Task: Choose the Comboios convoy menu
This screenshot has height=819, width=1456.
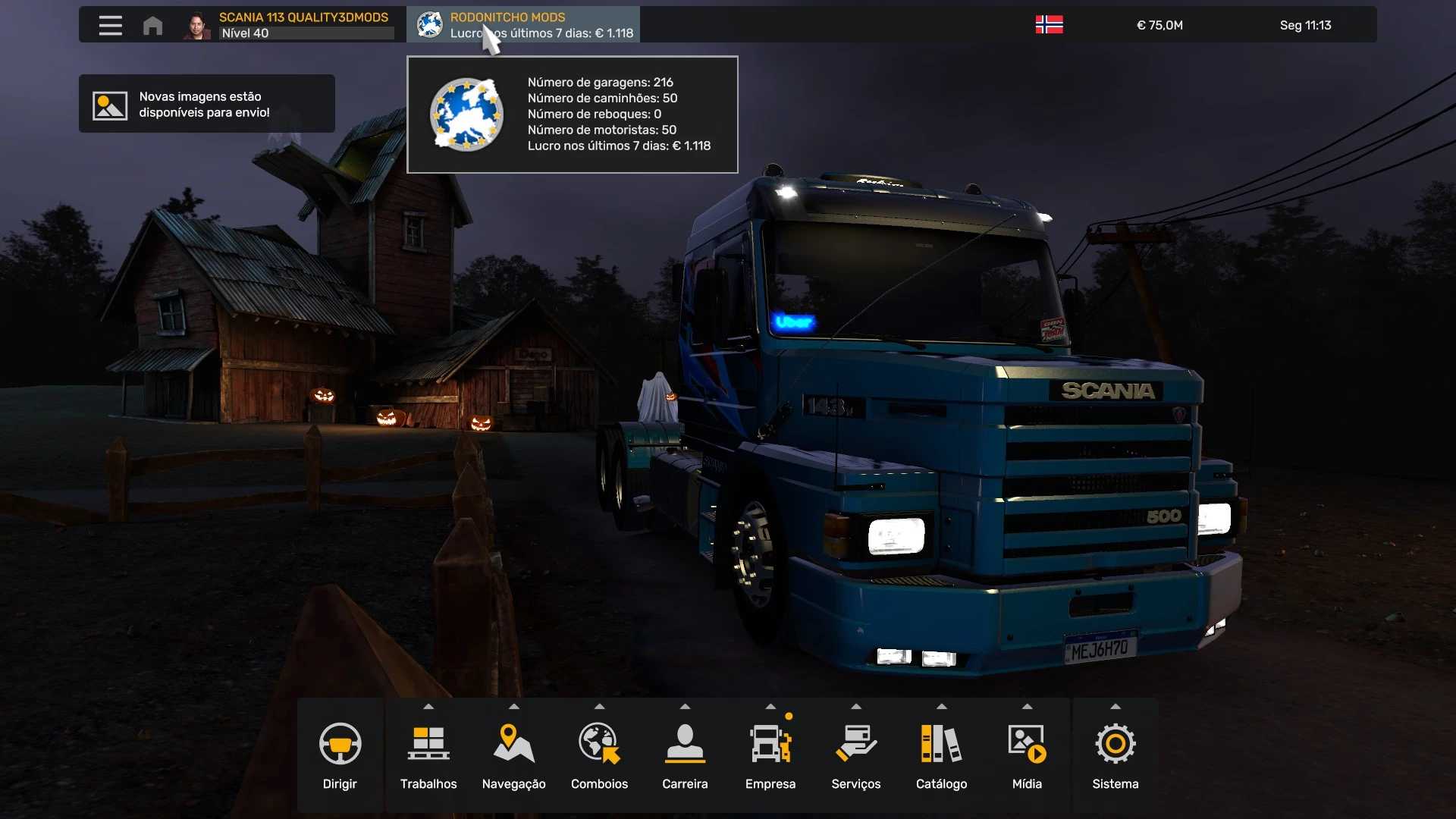Action: click(599, 756)
